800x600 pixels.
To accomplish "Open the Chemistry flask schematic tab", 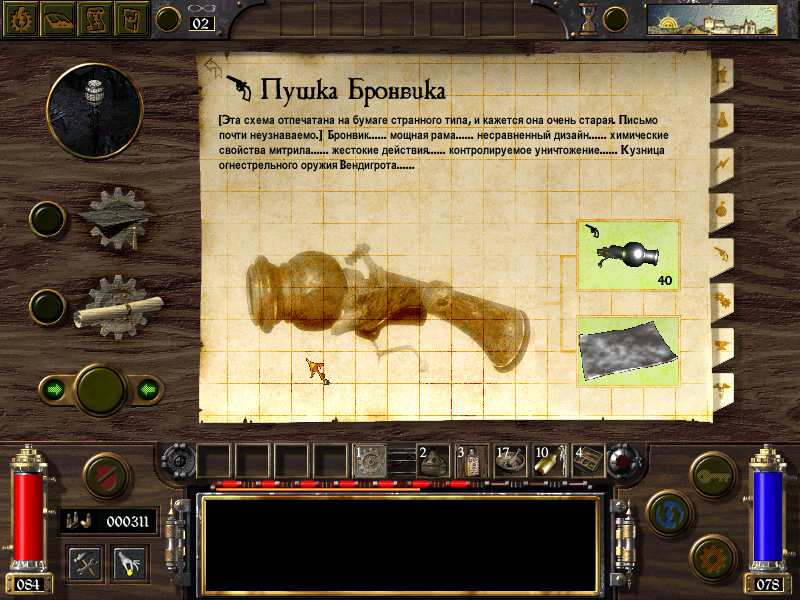I will tap(721, 118).
